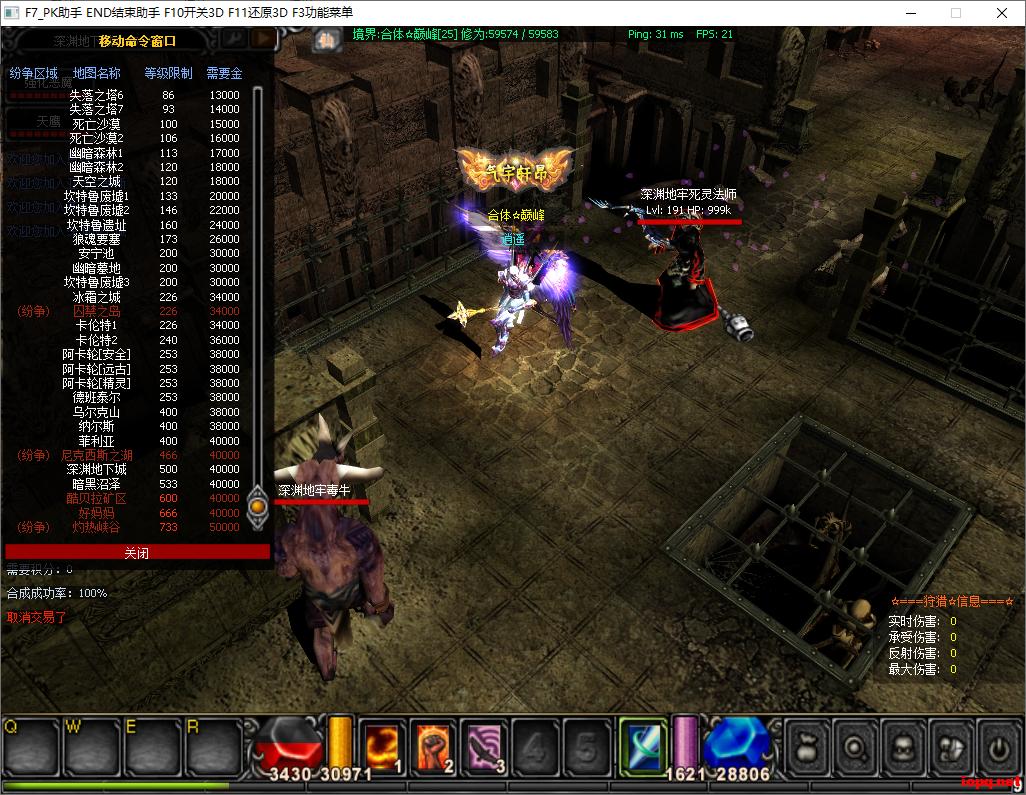Teleport to 天空之城
Screen dimensions: 1026x795
point(97,182)
